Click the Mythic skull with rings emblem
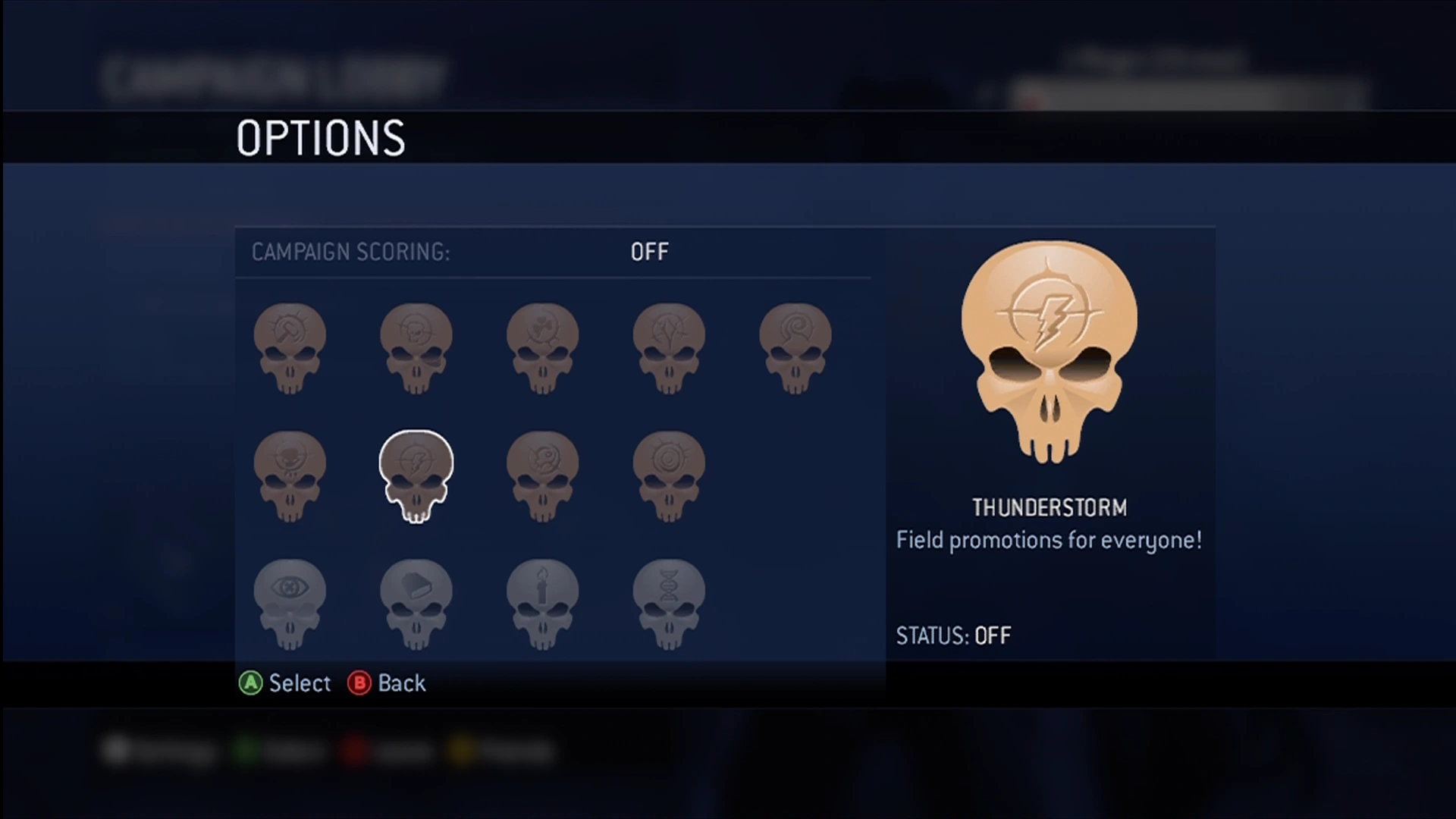The image size is (1456, 819). 670,474
